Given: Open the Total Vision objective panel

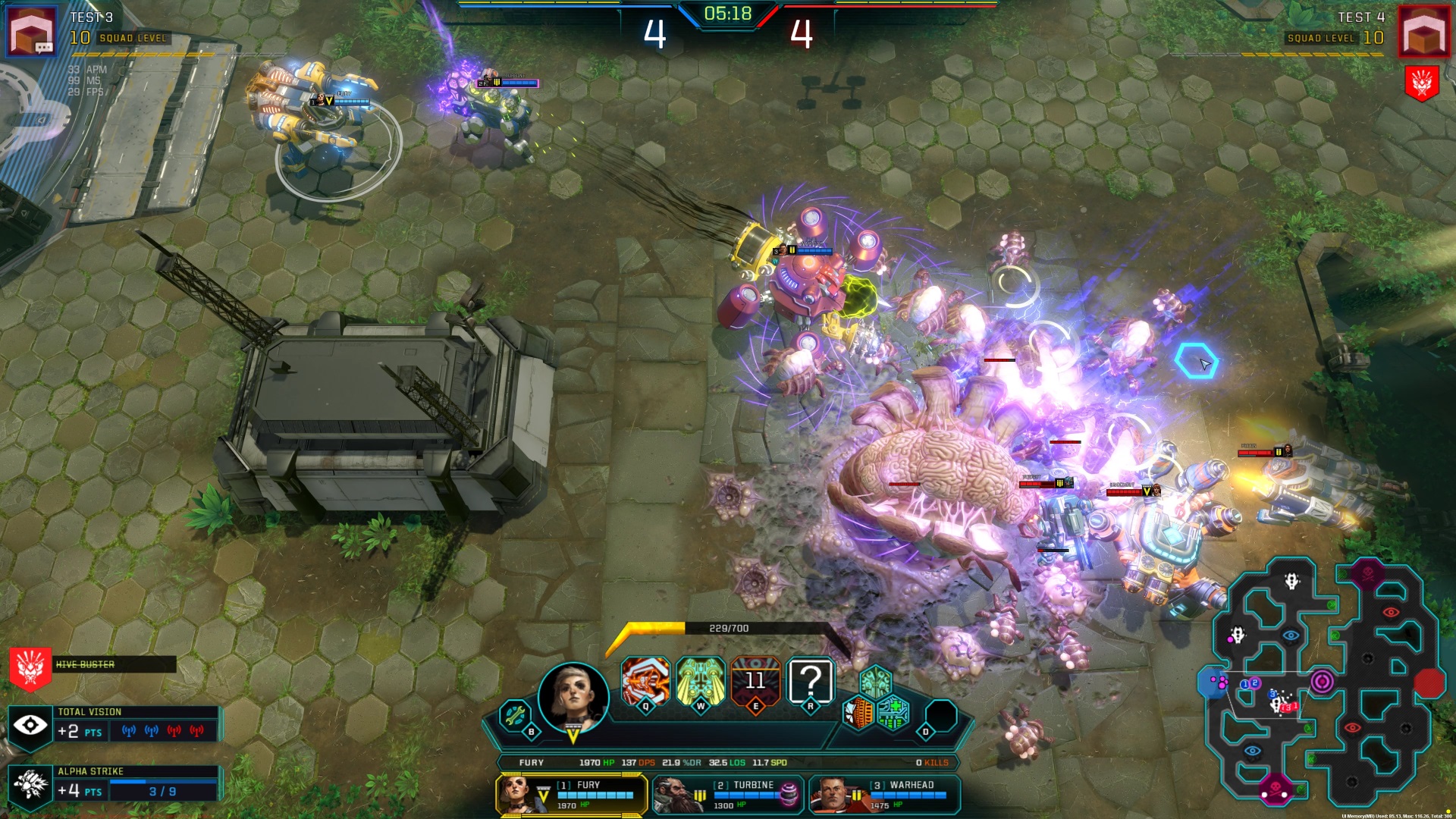Looking at the screenshot, I should 114,725.
